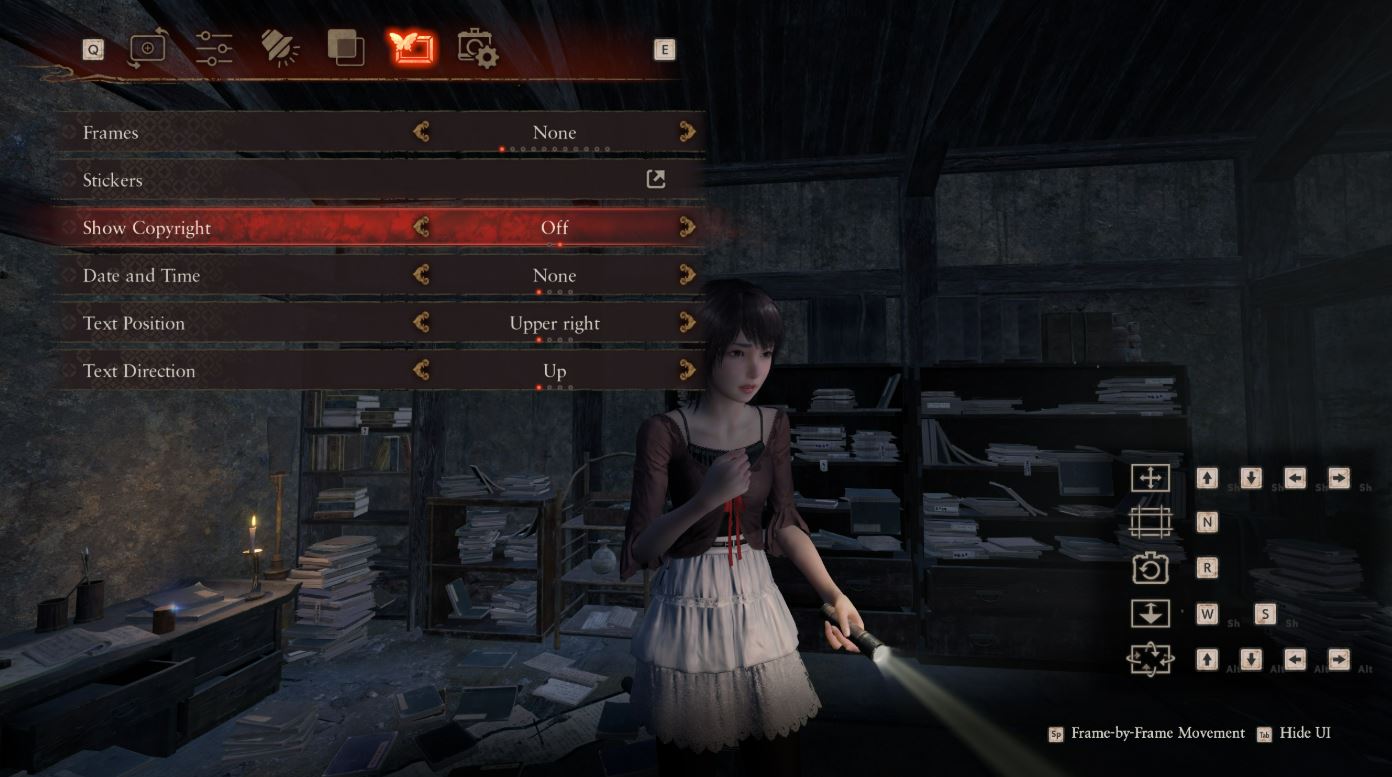Open the overlapping squares filter tab
Viewport: 1392px width, 777px height.
coord(346,48)
